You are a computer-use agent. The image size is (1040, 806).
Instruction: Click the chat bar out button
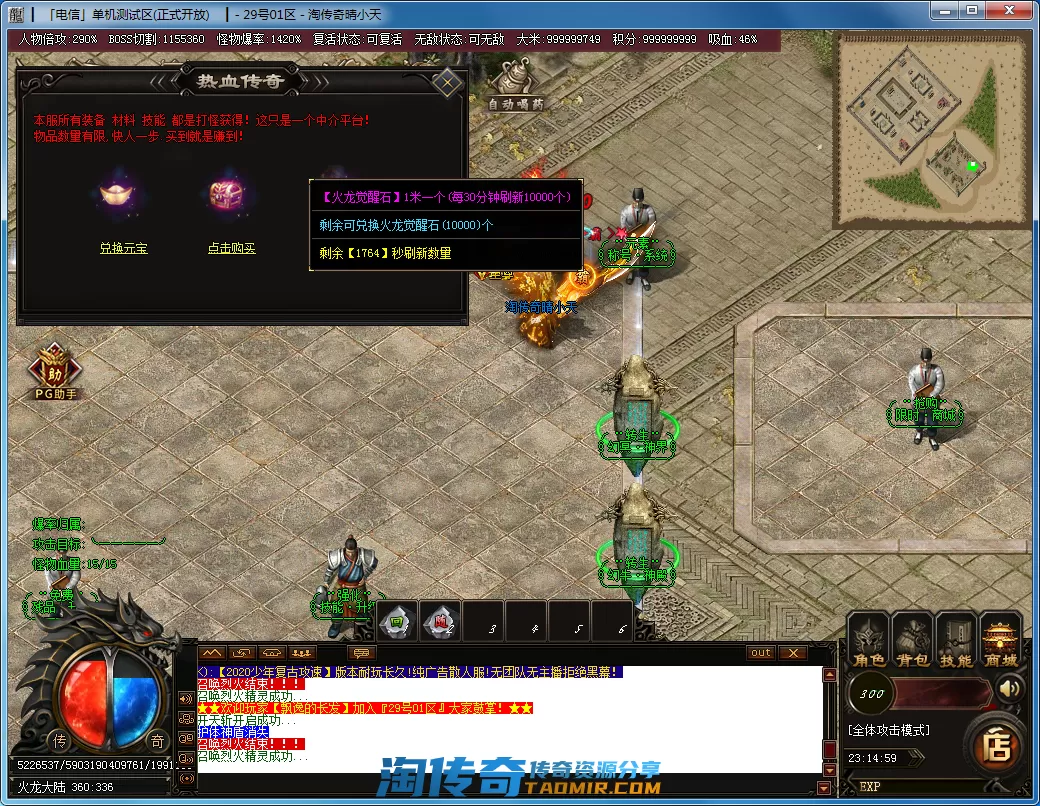[x=761, y=653]
